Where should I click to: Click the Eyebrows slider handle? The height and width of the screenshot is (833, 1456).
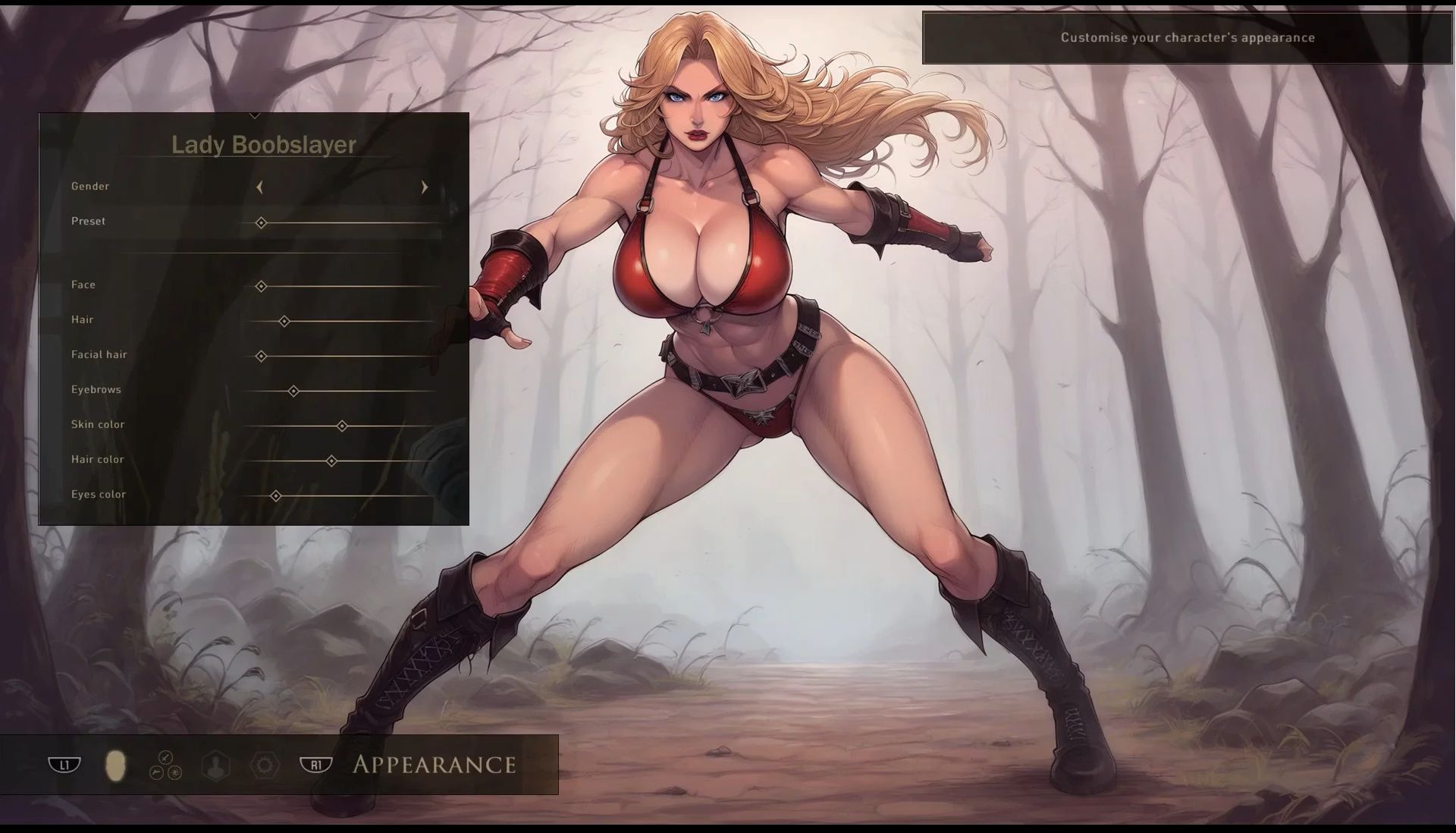pyautogui.click(x=293, y=391)
